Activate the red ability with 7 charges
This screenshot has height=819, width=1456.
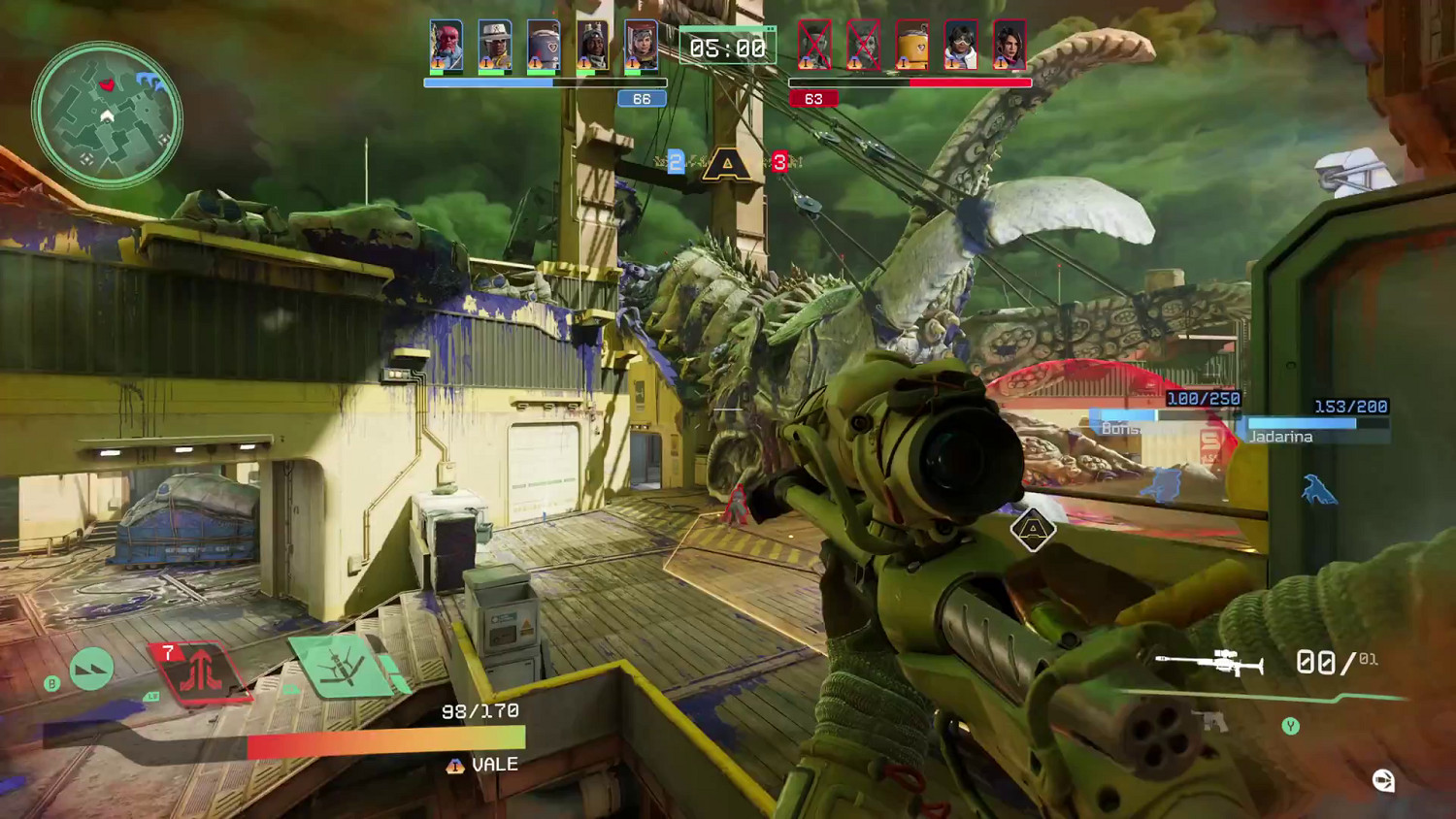click(x=201, y=671)
